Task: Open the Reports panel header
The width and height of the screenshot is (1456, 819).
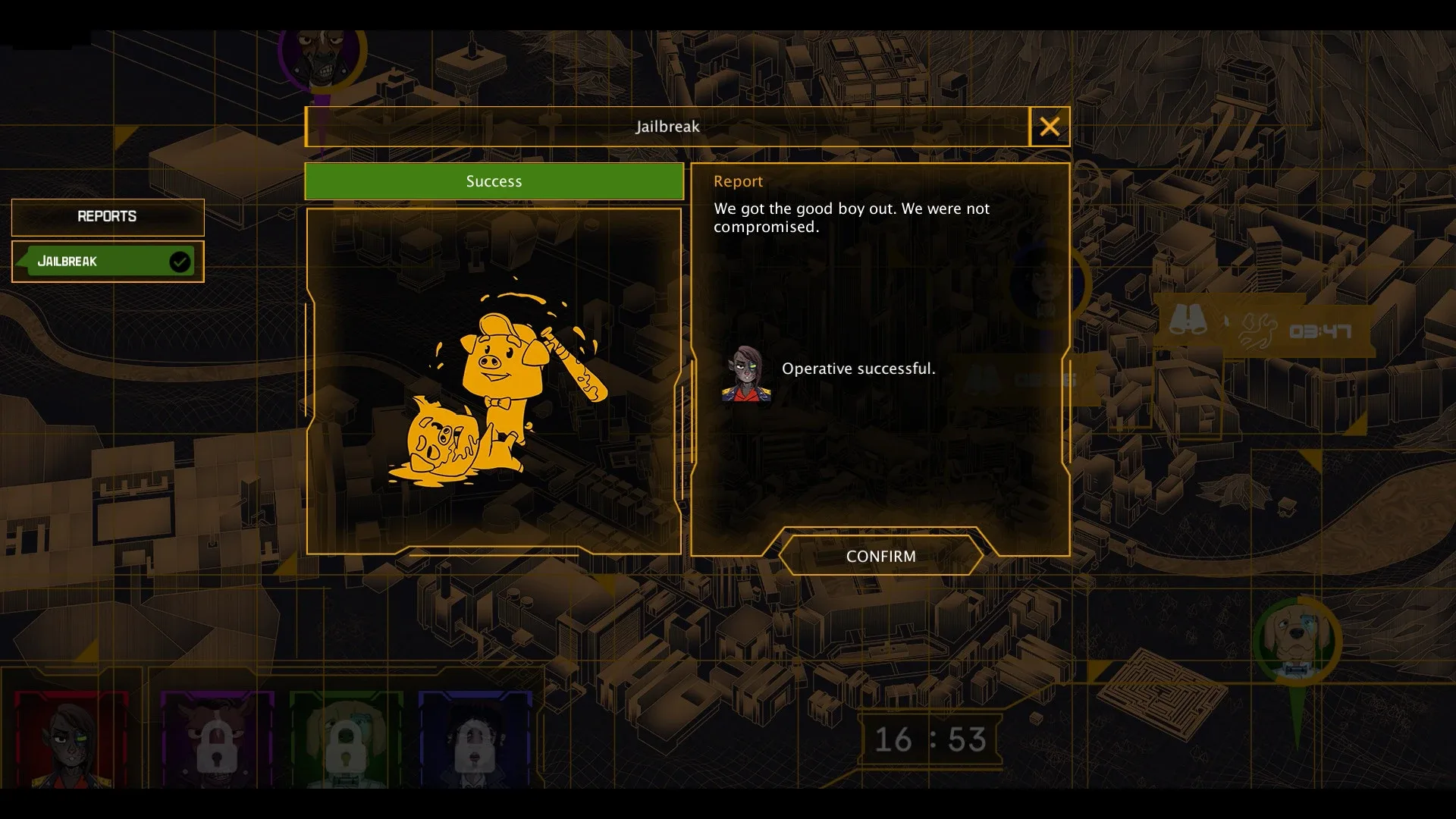Action: pos(108,217)
